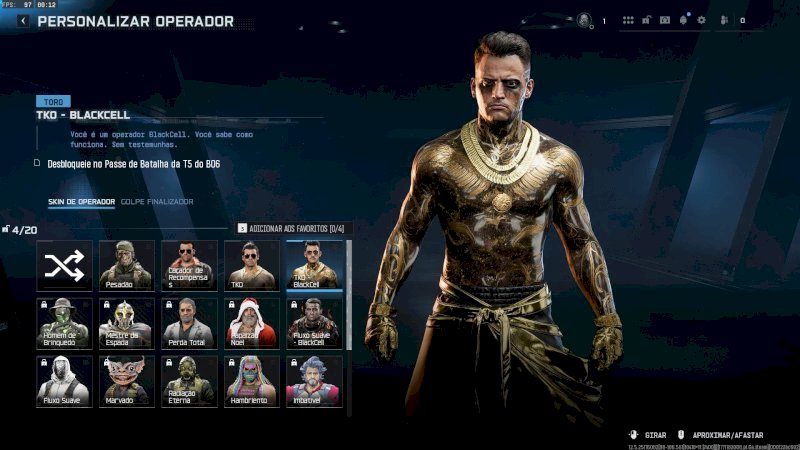
Task: Choose the Fluxo Suave - BlackCell skin
Action: pyautogui.click(x=314, y=322)
